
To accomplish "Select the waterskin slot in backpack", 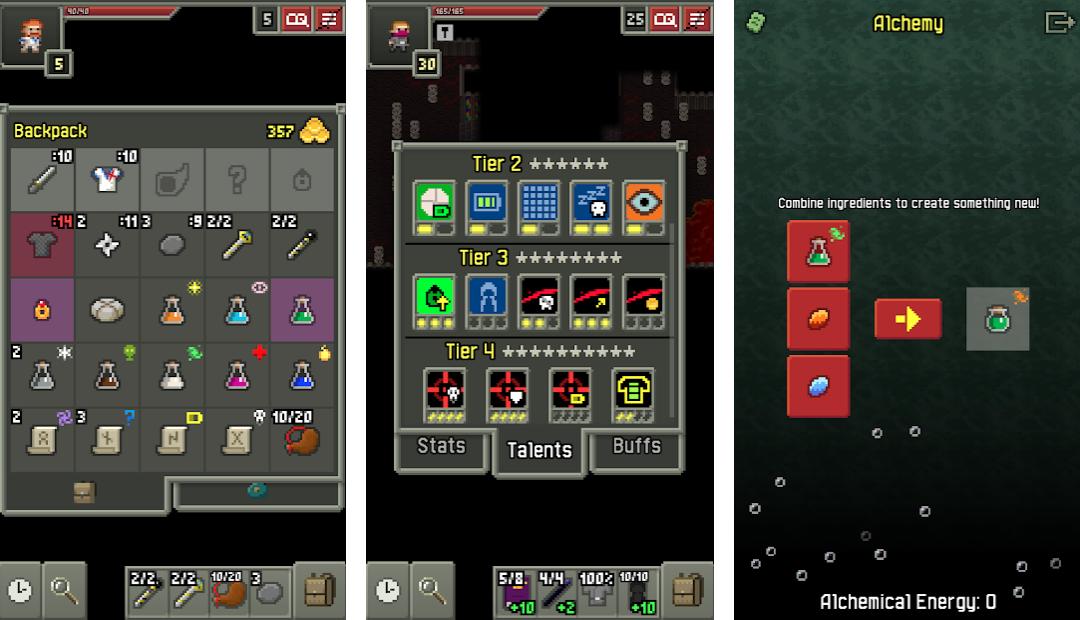I will pyautogui.click(x=302, y=440).
